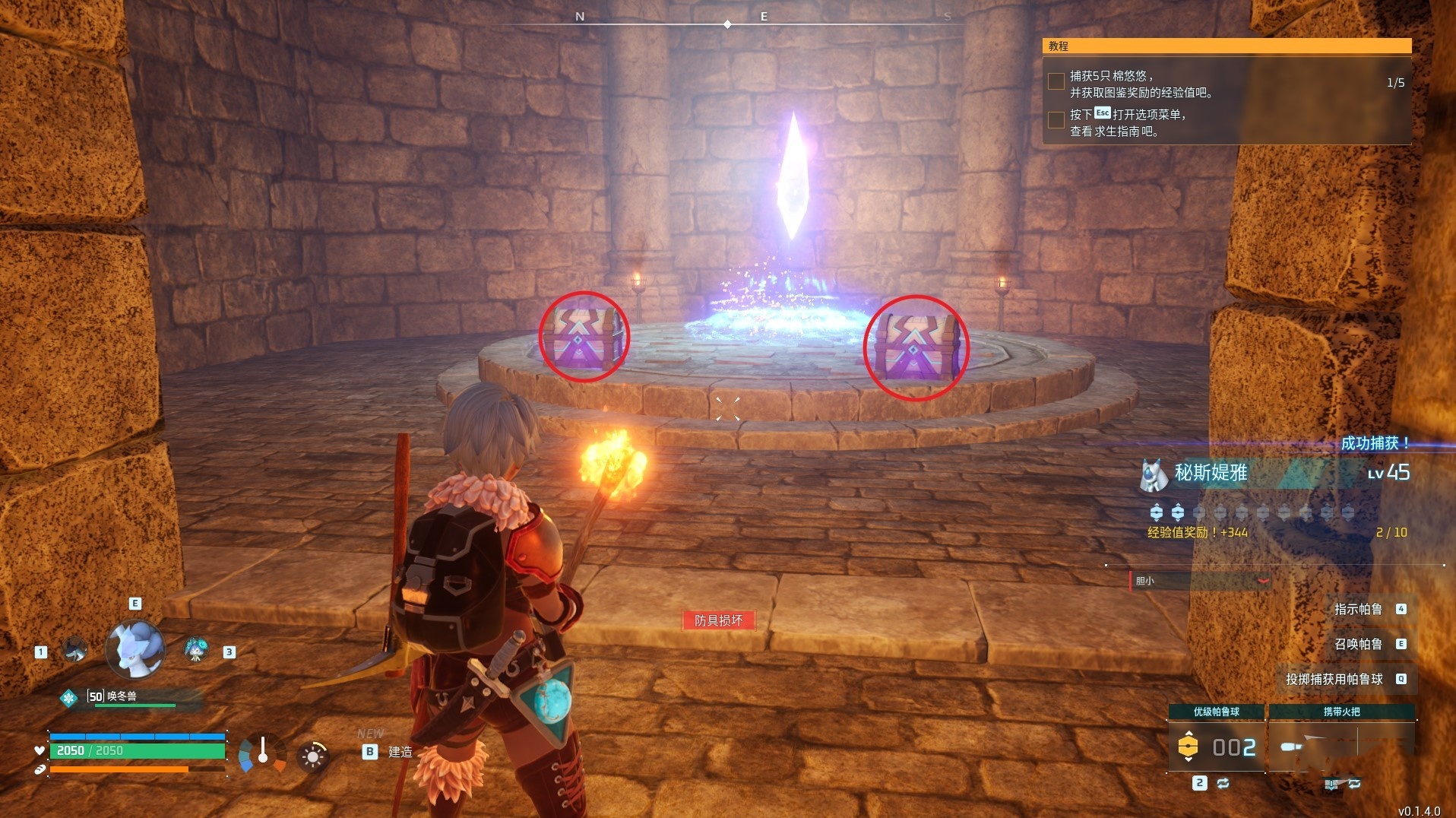
Task: Tick the checkbox for the 求生指南 tutorial step
Action: click(x=1056, y=120)
